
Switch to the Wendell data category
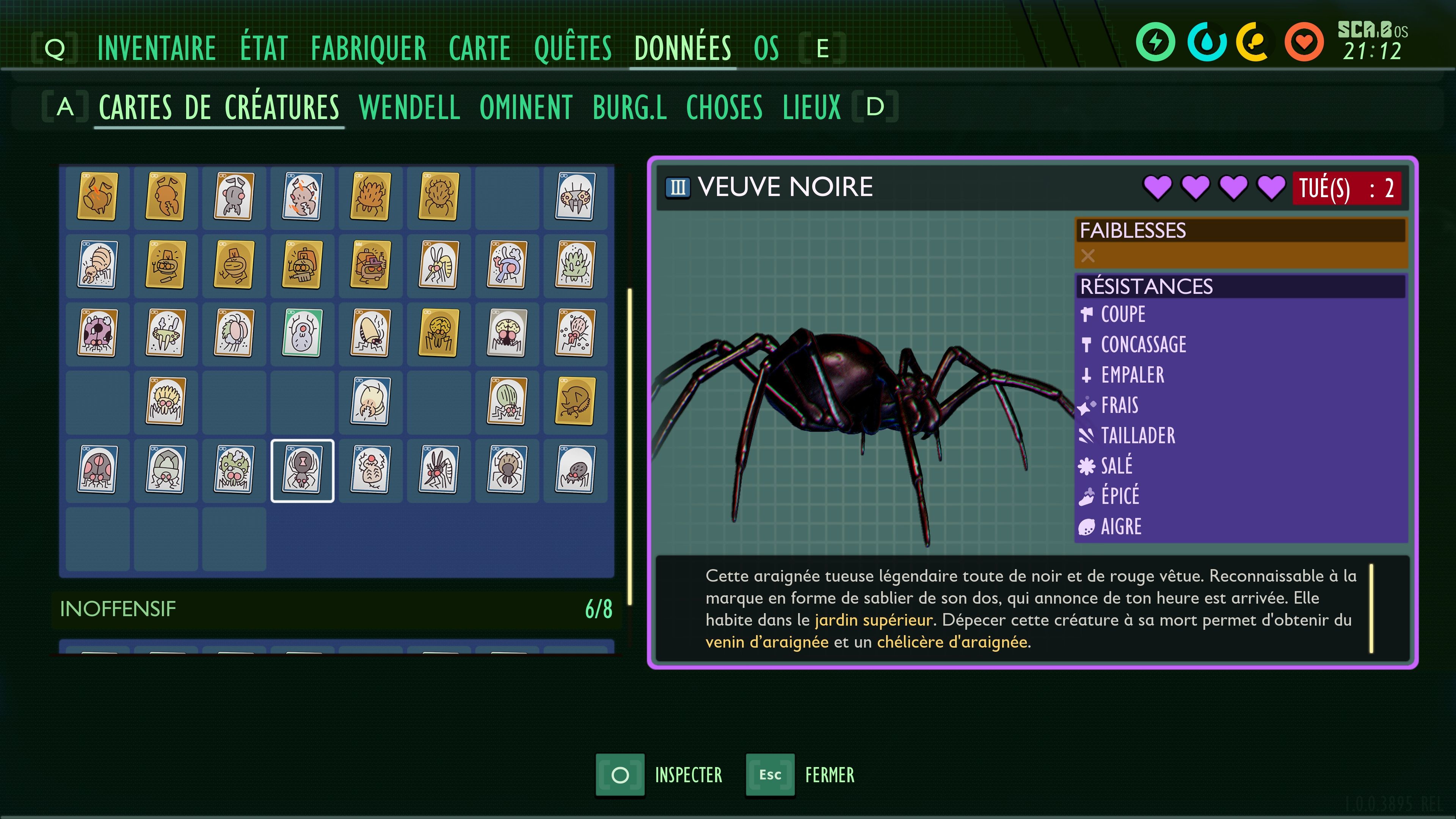(x=409, y=107)
